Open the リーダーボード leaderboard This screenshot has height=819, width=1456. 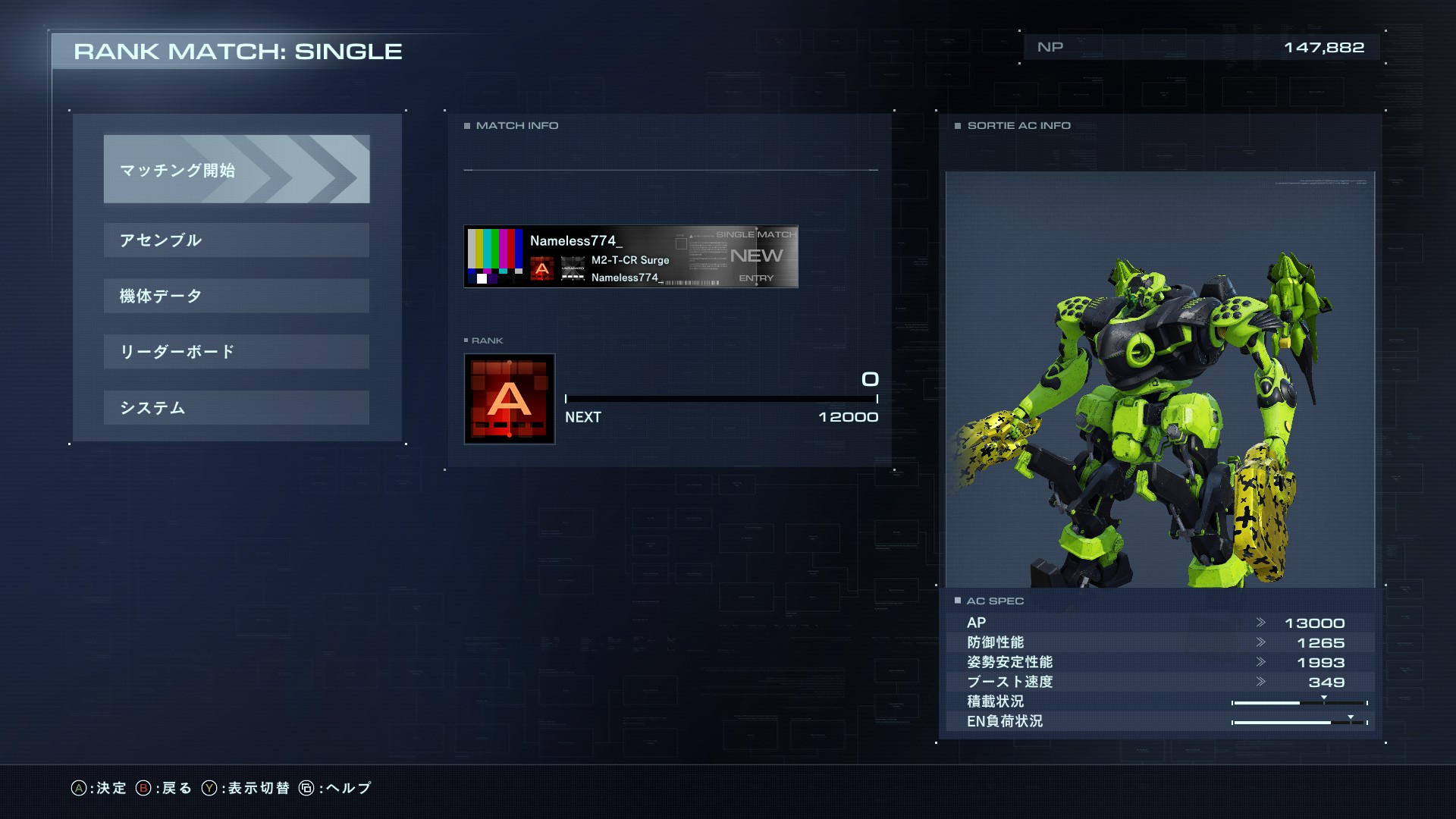[237, 352]
